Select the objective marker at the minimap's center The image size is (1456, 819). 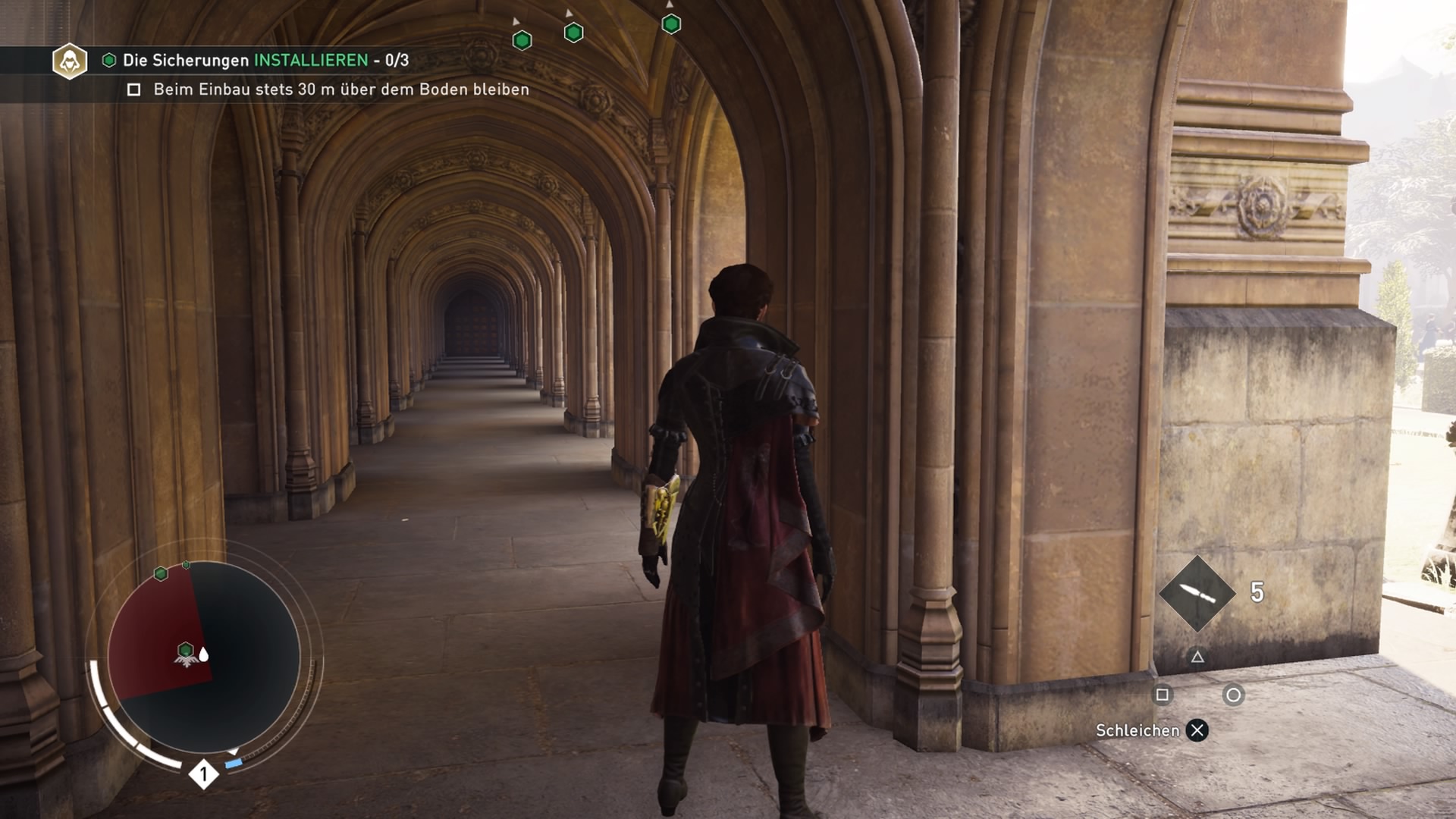click(x=186, y=650)
